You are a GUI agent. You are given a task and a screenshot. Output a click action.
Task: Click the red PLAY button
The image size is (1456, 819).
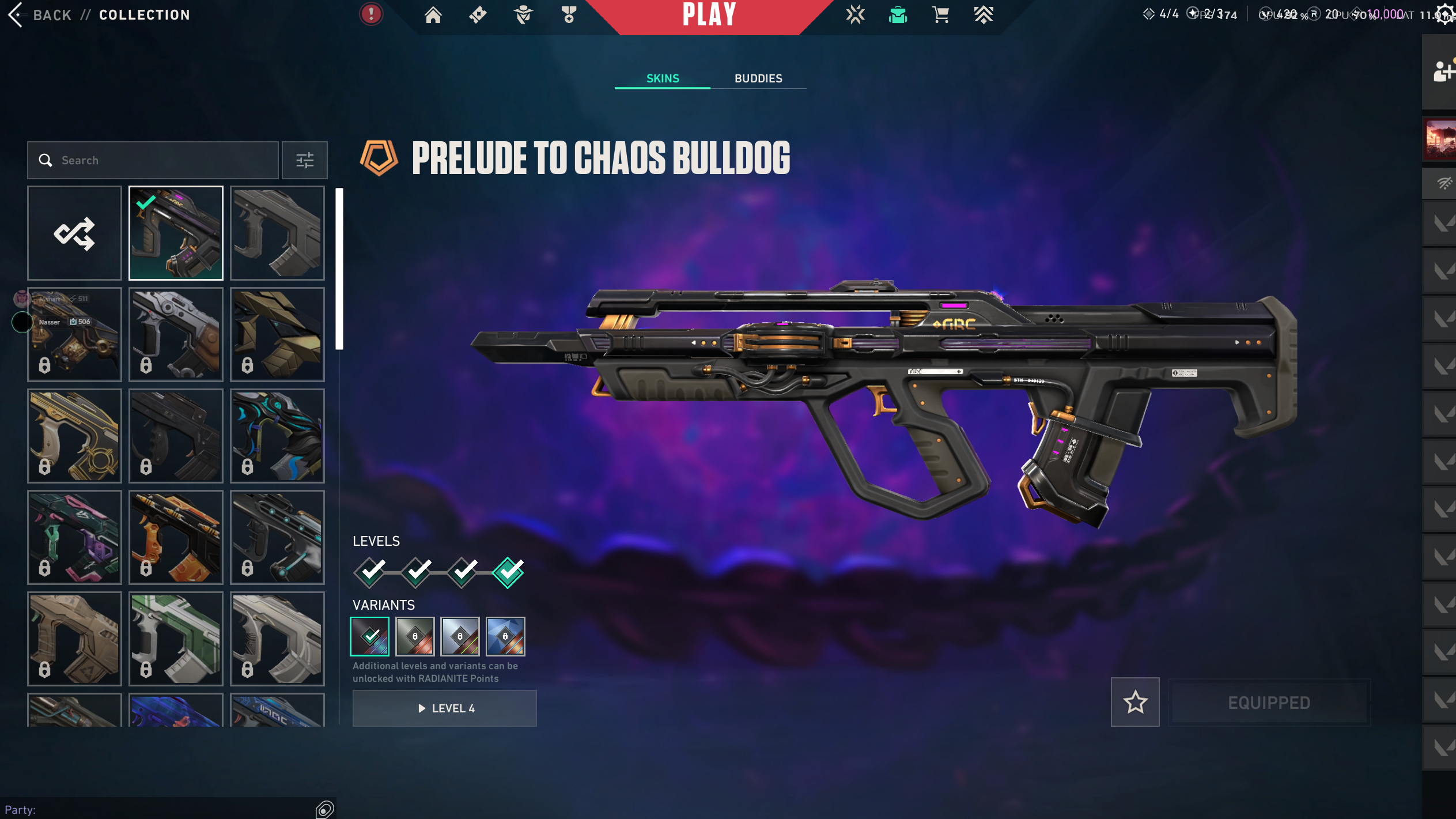[x=709, y=15]
